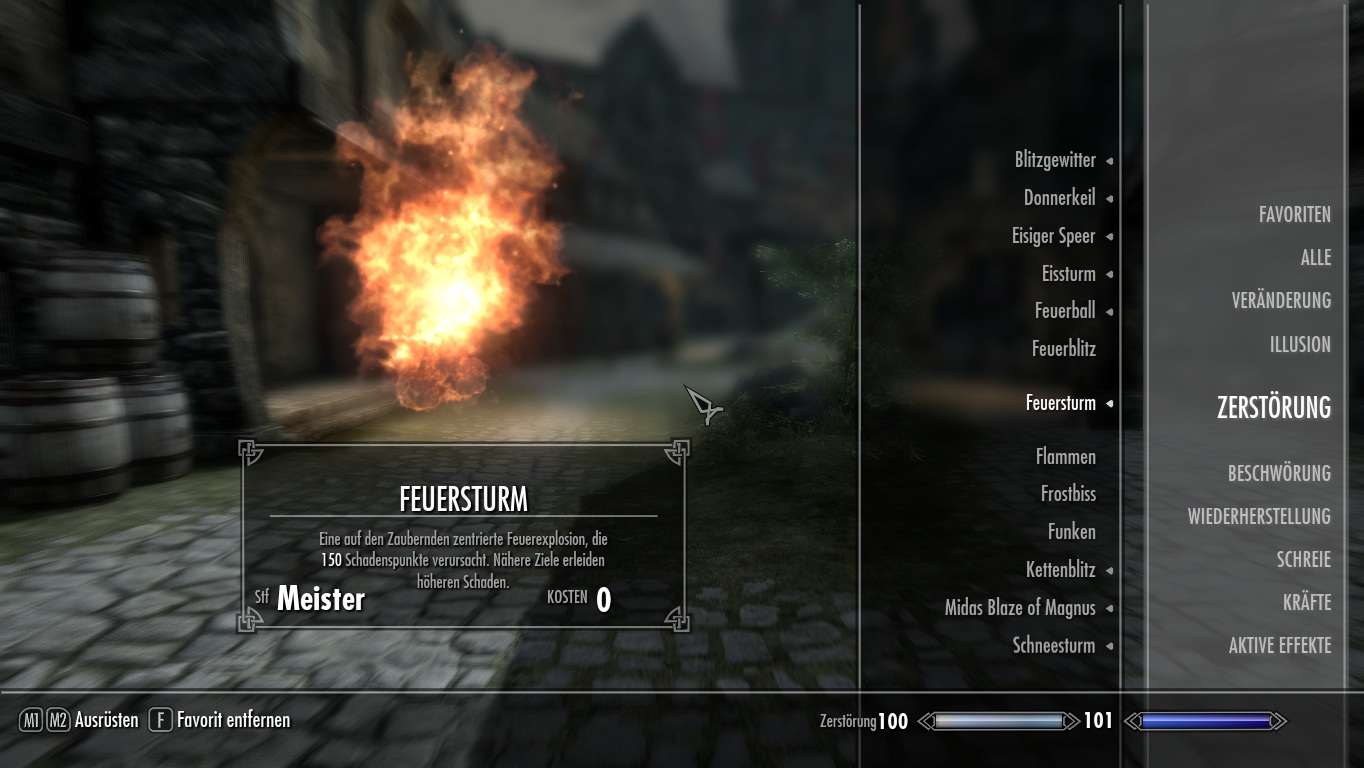The height and width of the screenshot is (768, 1364).
Task: Choose Donnerkeil from the spell list
Action: [x=1059, y=198]
